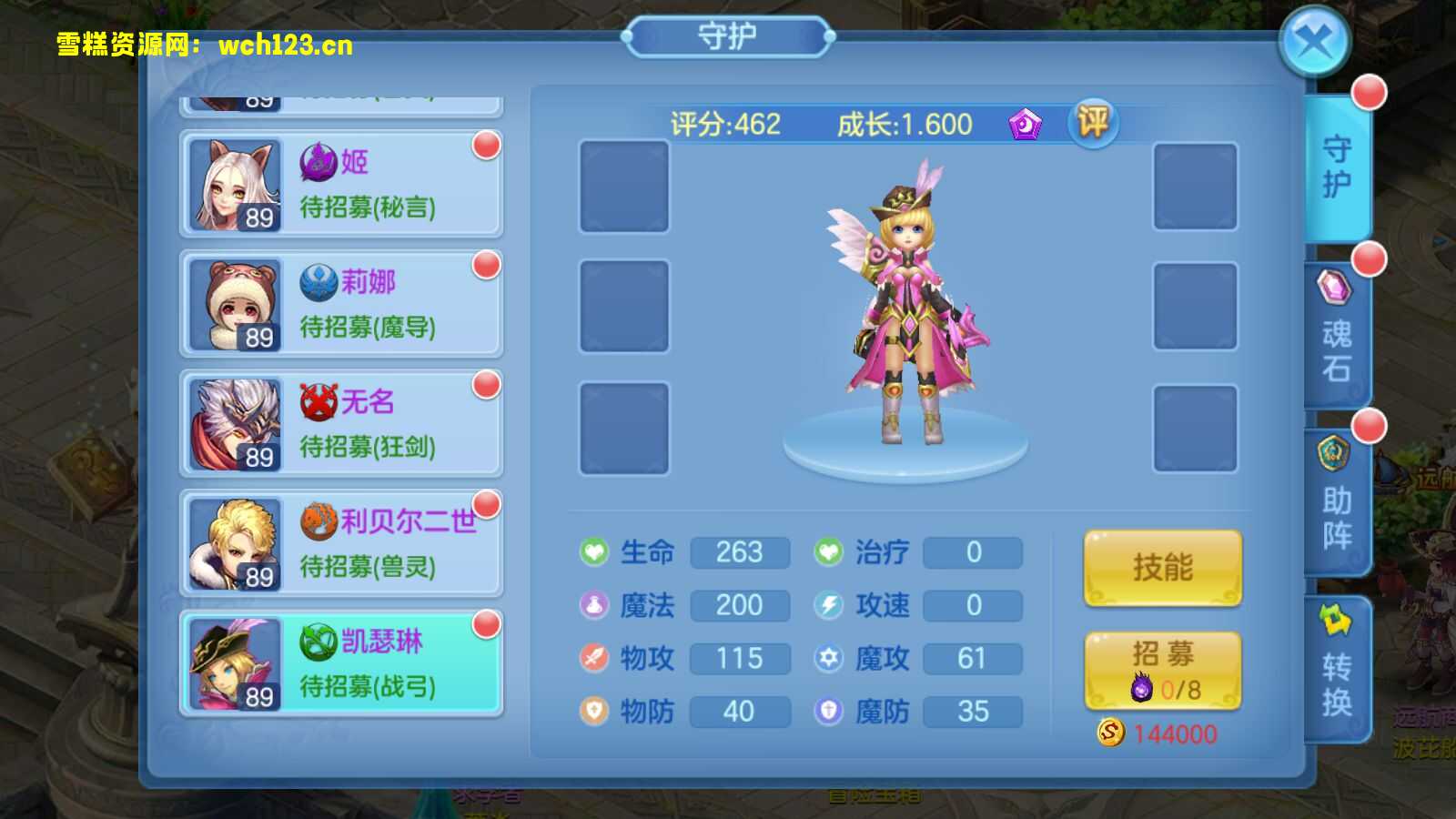The width and height of the screenshot is (1456, 819).
Task: Click the 魔防 (magic defense) shield icon
Action: click(829, 712)
